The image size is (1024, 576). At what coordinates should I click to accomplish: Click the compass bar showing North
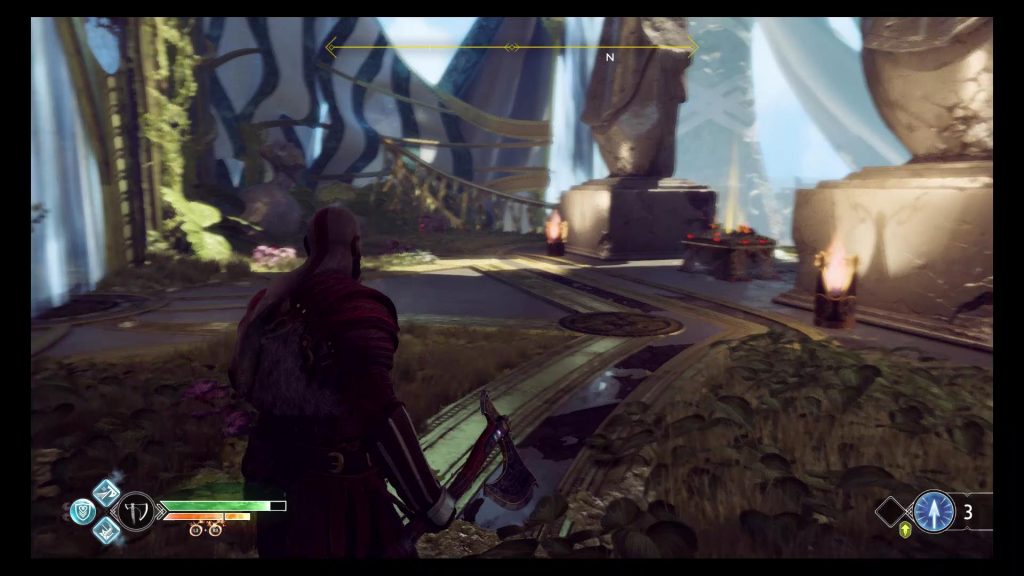511,47
